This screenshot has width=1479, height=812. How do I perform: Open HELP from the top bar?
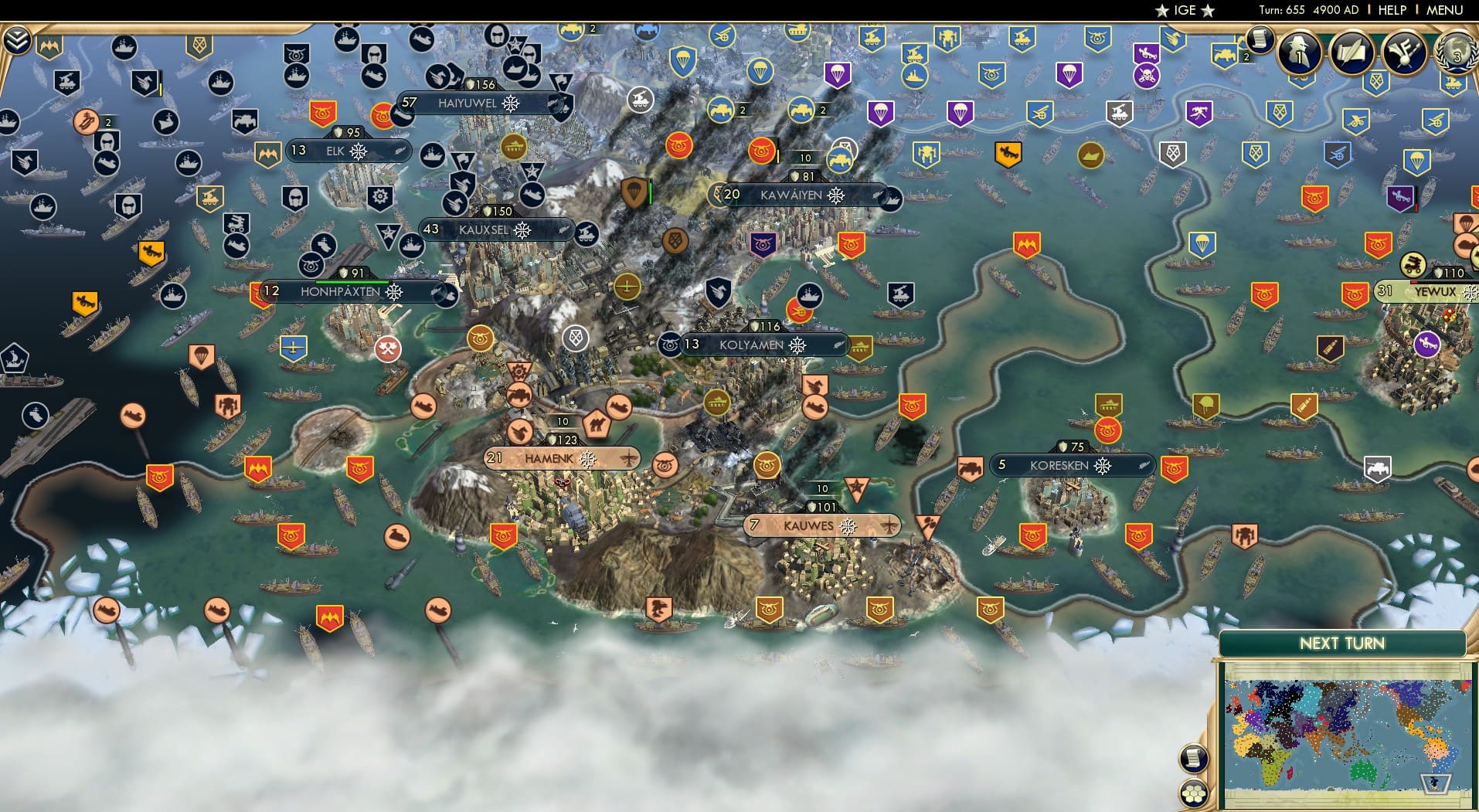tap(1391, 10)
